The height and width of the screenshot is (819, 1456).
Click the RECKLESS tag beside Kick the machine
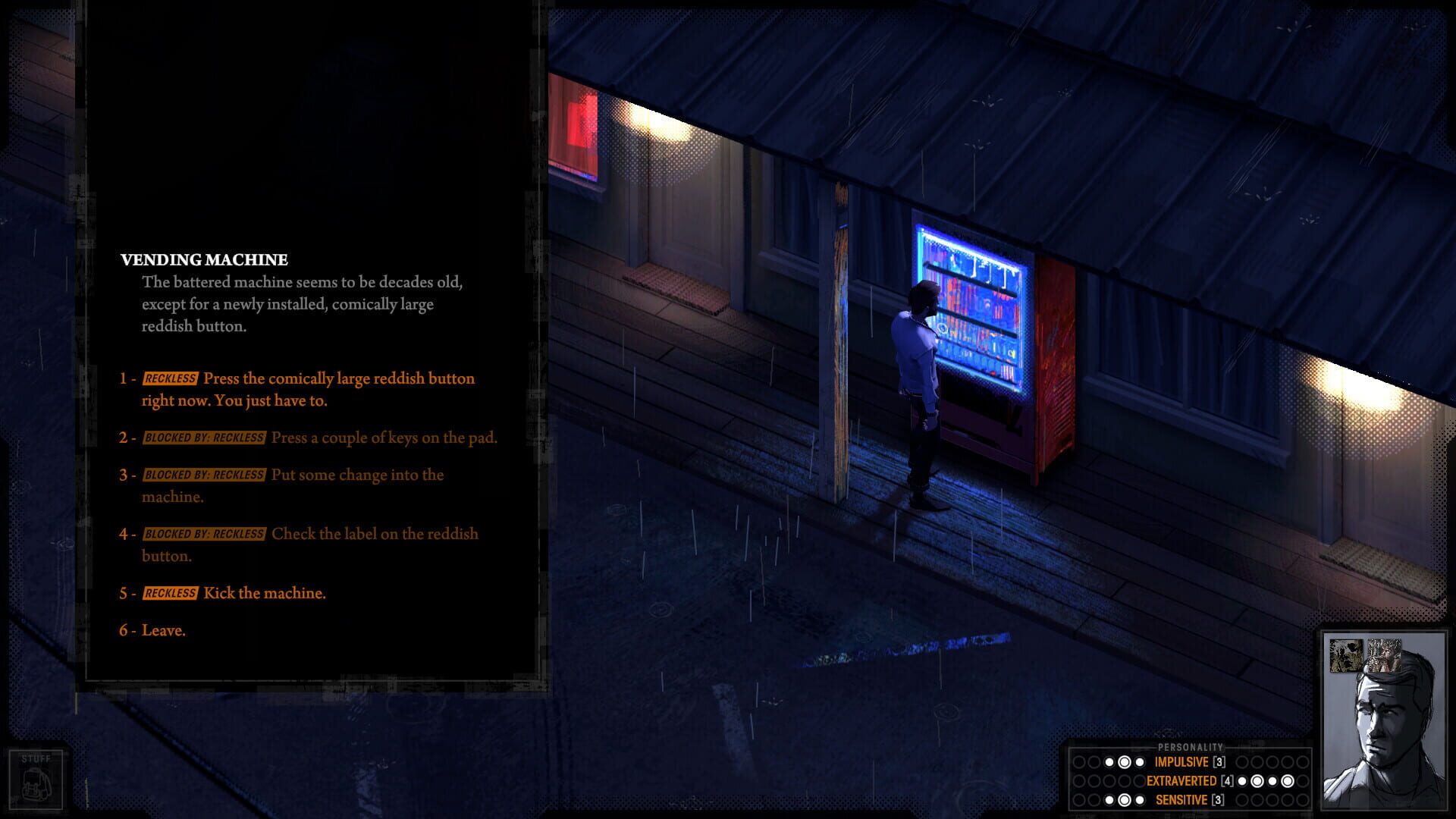(171, 594)
